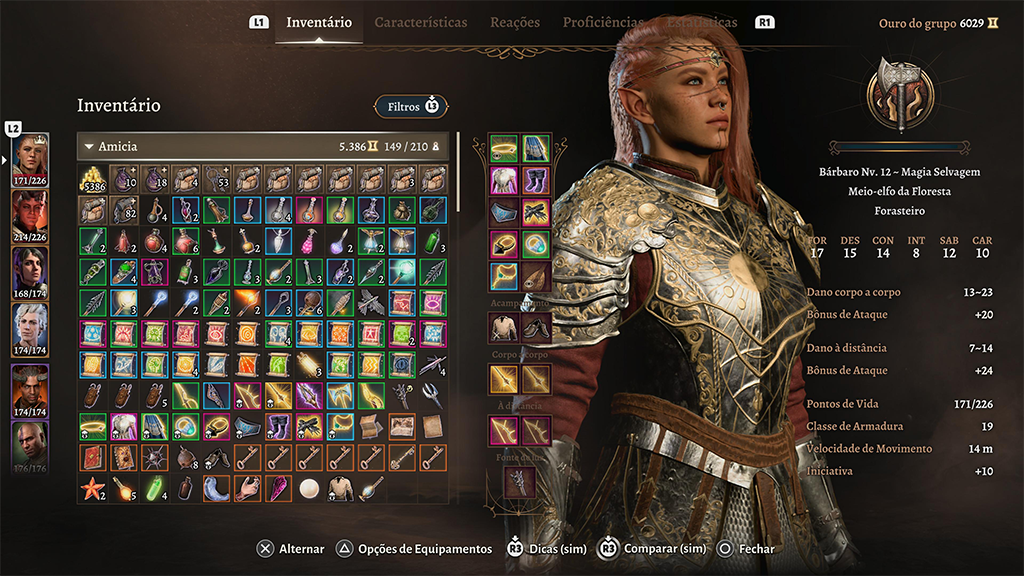Select the light source torch slot
This screenshot has height=576, width=1024.
(x=519, y=482)
